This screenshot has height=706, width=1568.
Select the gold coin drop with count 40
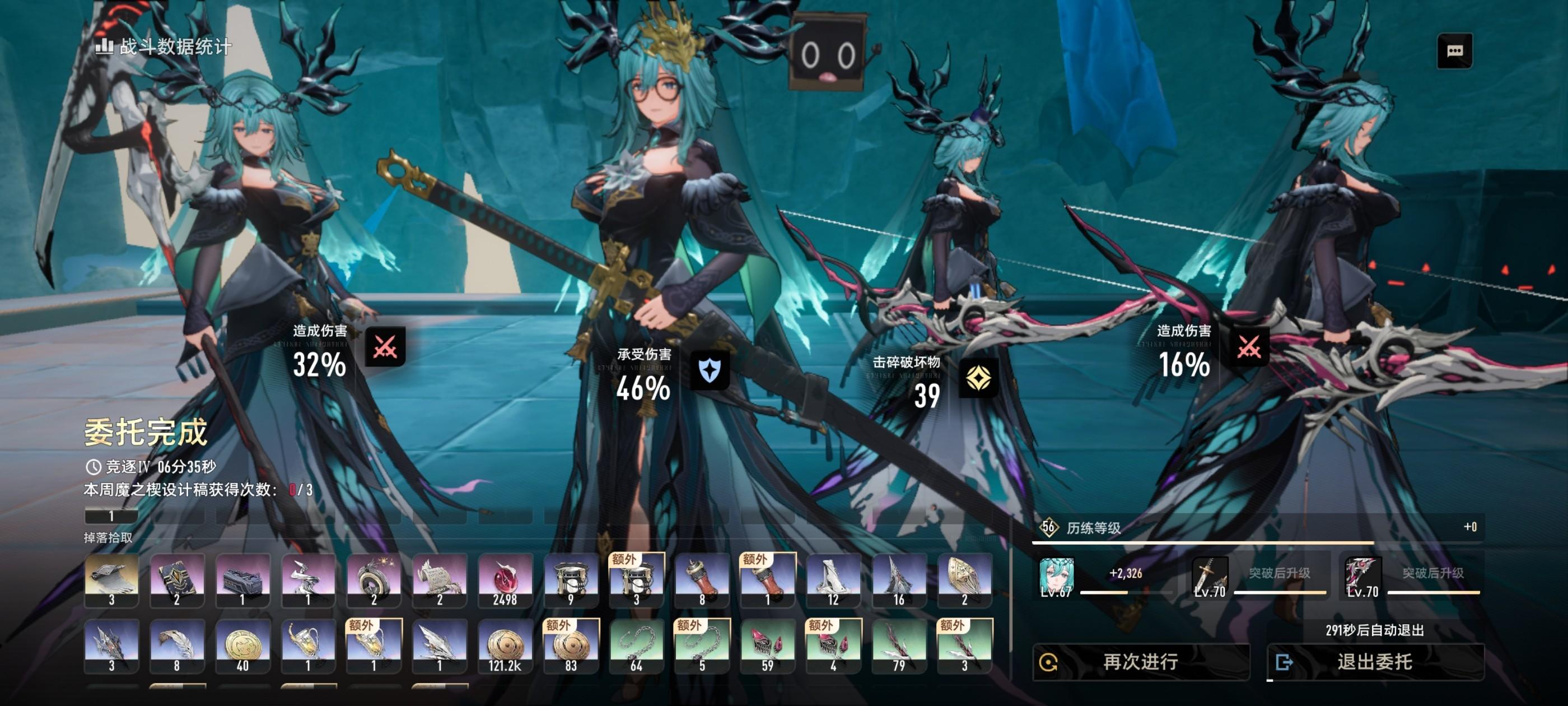243,645
